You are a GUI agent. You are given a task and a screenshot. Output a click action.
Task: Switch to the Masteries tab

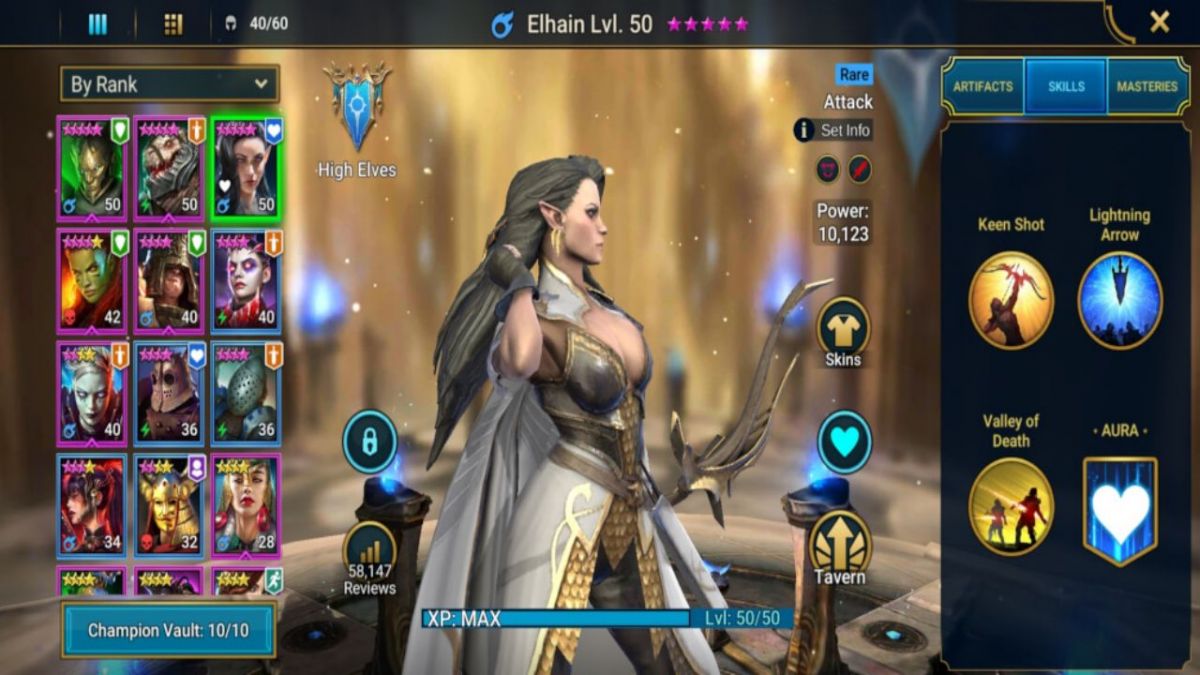pyautogui.click(x=1147, y=87)
